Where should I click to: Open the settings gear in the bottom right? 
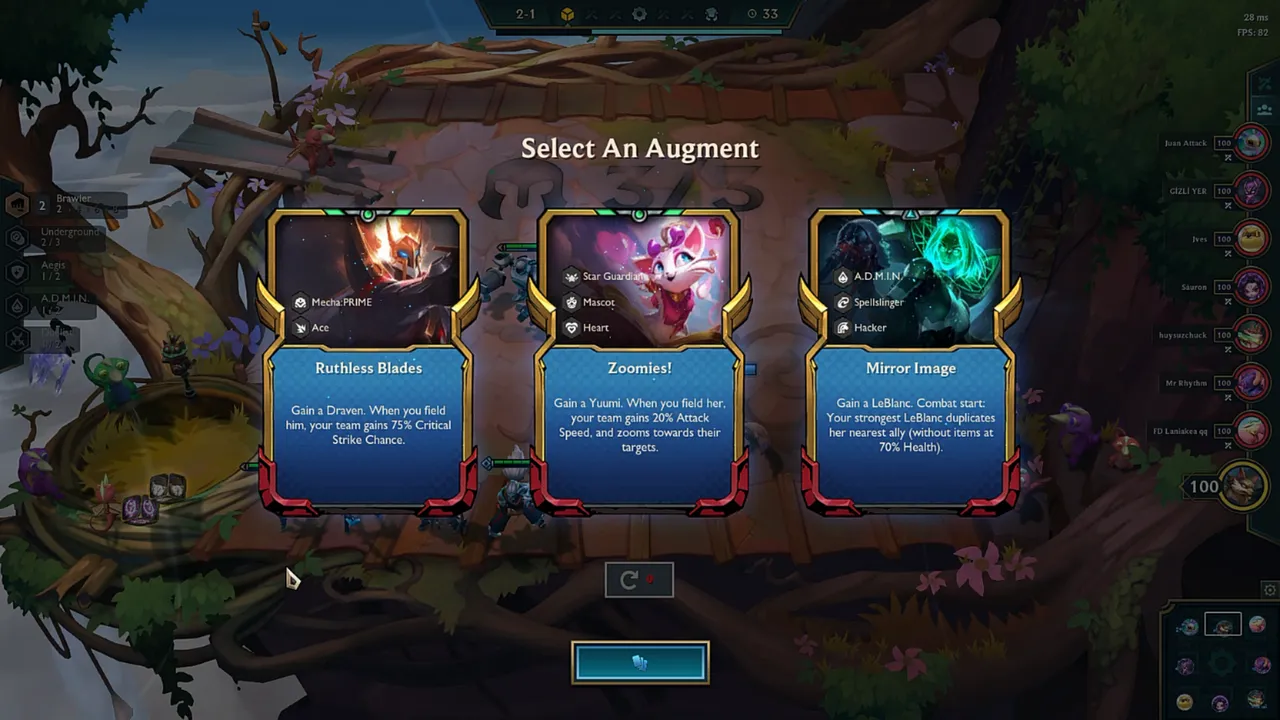1269,590
